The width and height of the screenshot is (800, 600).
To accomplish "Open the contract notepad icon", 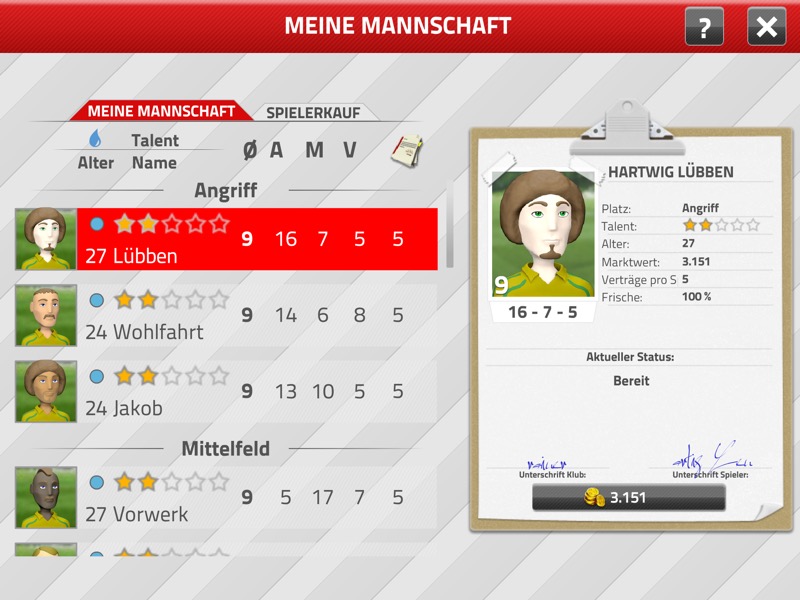I will coord(403,150).
